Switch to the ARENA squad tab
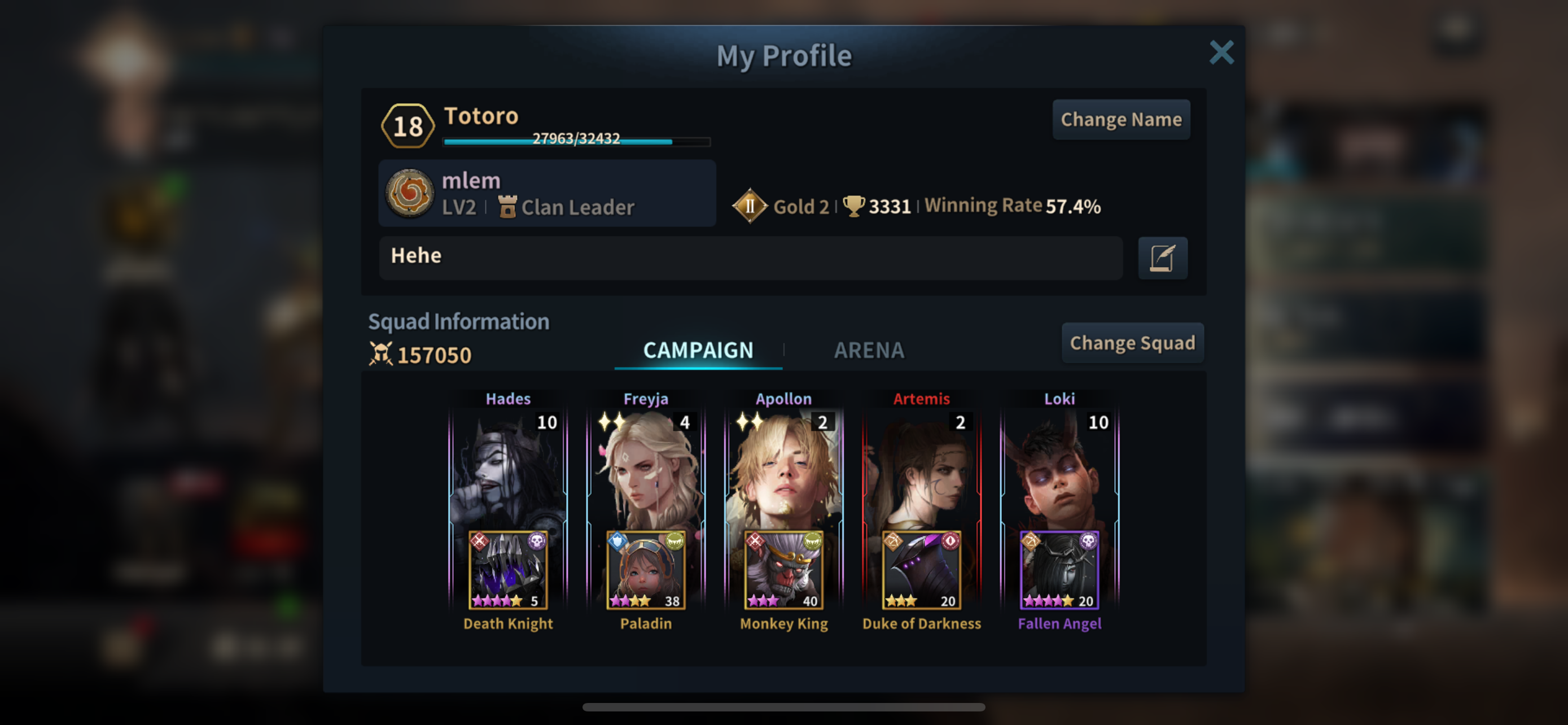The image size is (1568, 725). [x=869, y=350]
